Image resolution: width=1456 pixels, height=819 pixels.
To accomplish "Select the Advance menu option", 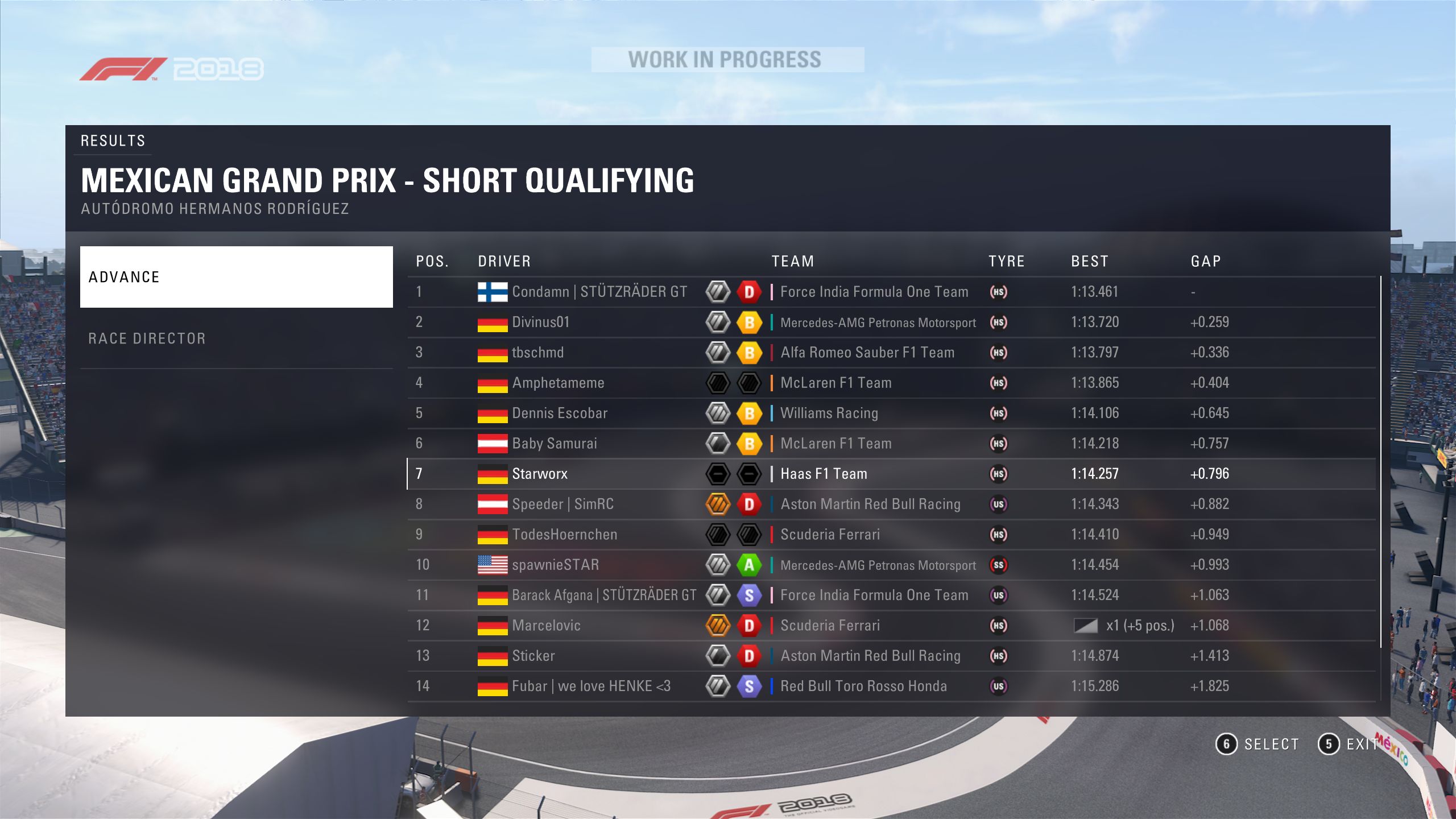I will click(x=236, y=277).
